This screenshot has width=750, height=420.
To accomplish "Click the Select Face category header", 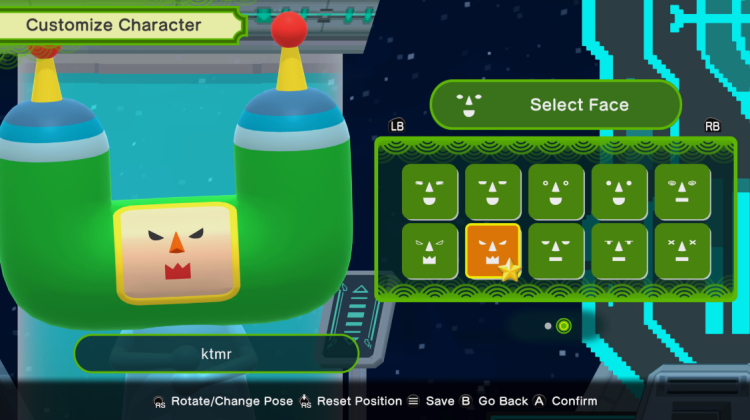I will click(x=555, y=105).
